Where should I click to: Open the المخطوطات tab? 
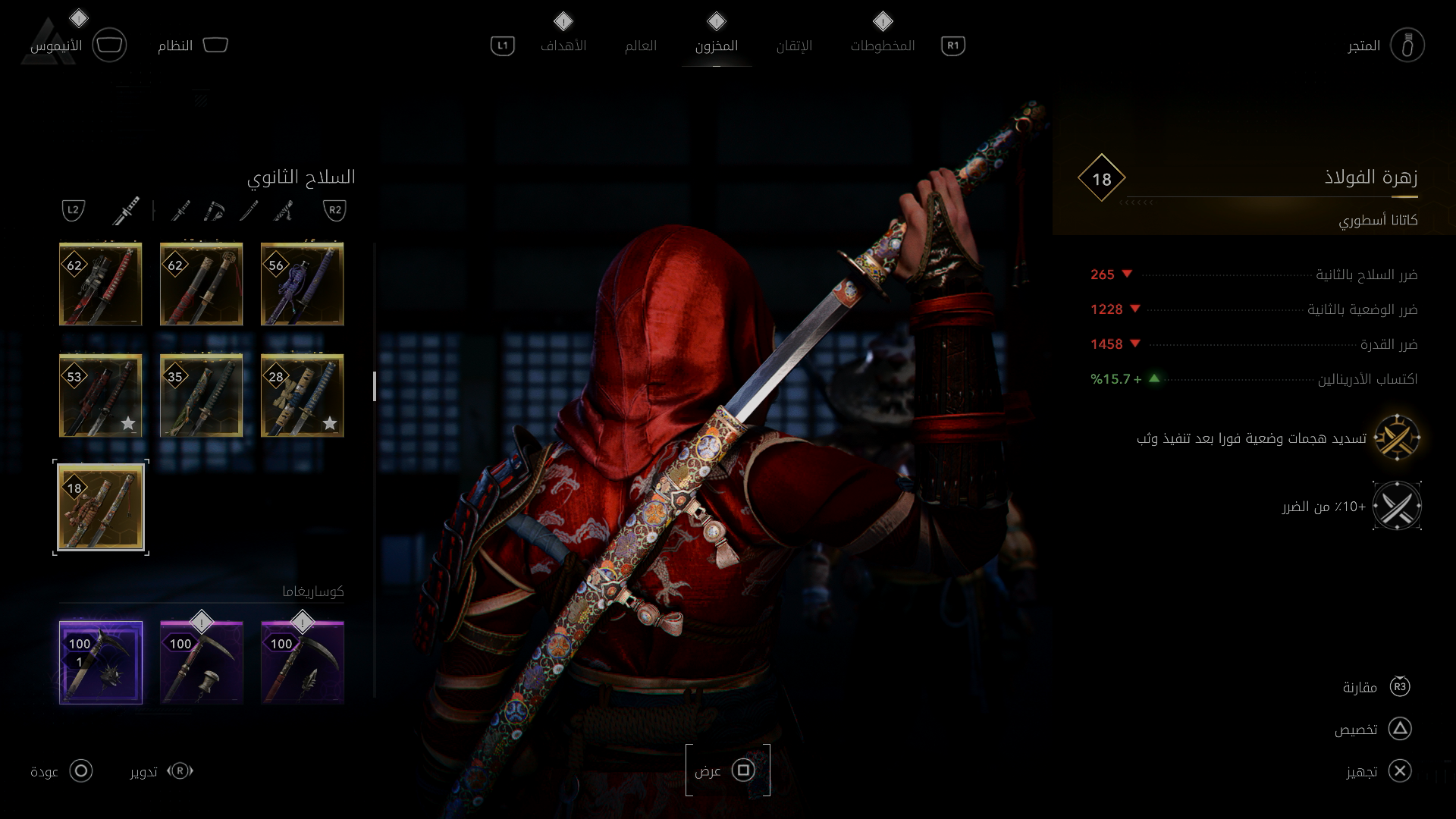tap(883, 45)
